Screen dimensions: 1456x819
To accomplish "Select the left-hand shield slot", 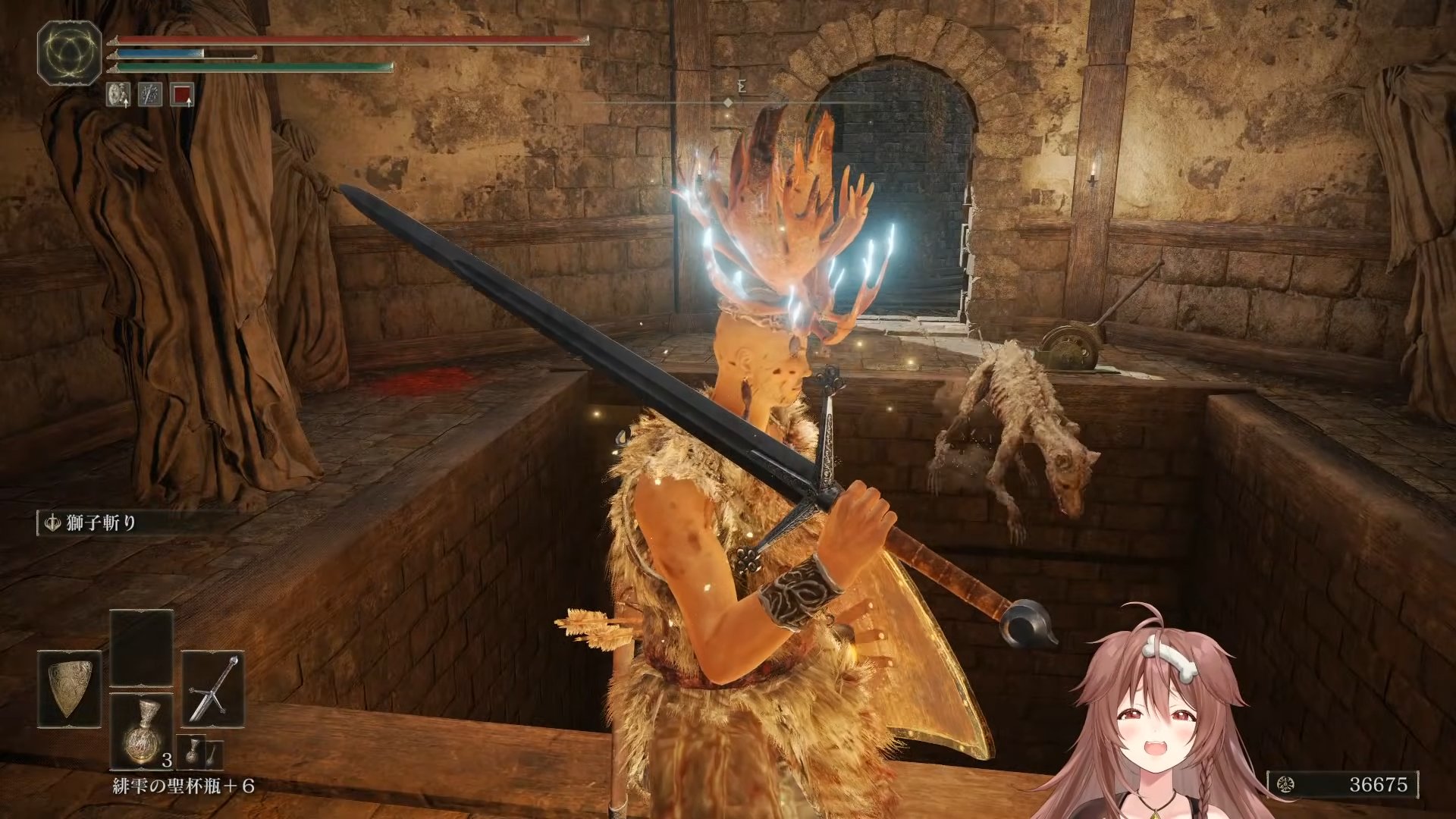I will point(69,689).
